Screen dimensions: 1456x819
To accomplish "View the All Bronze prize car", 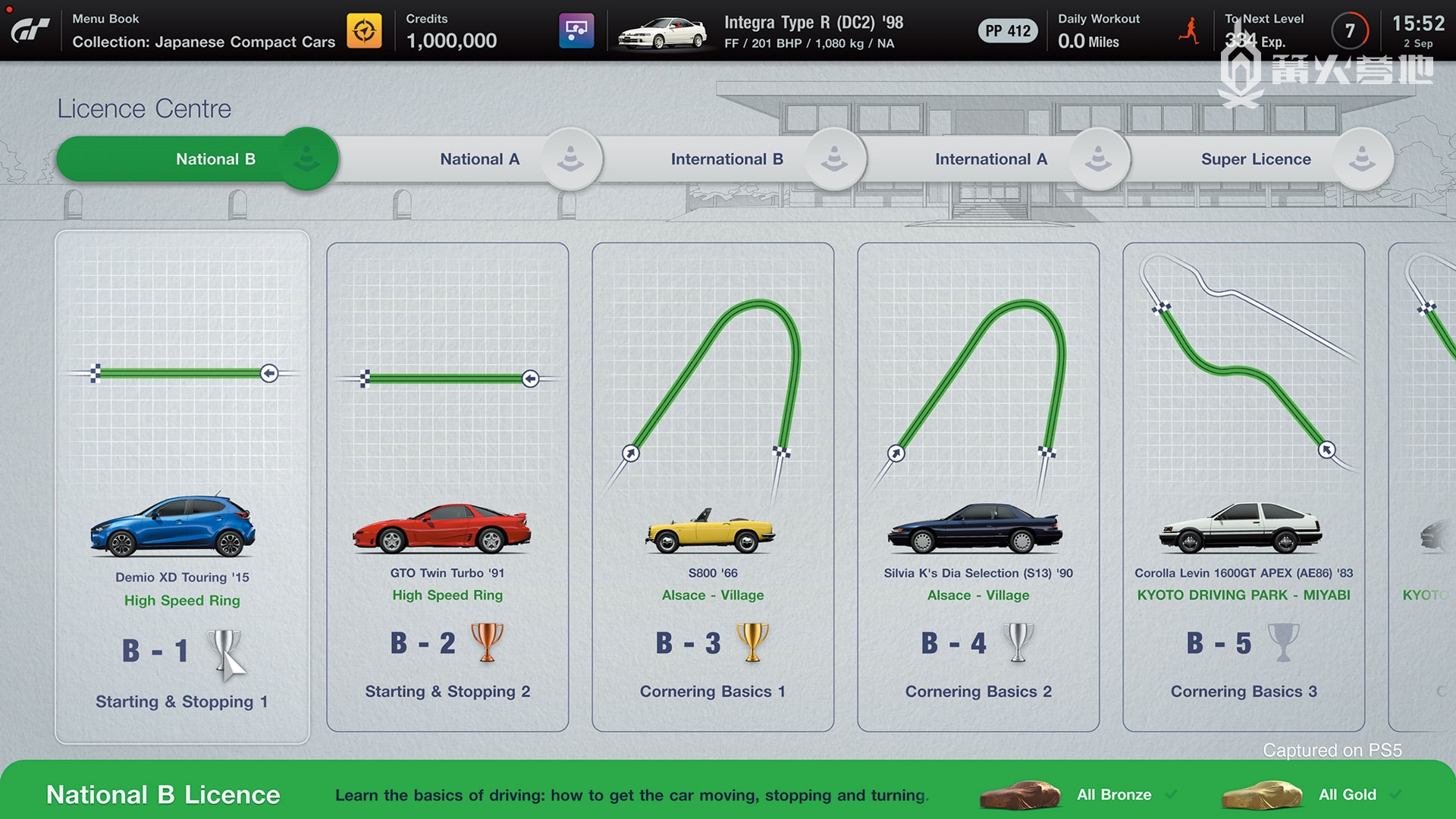I will pyautogui.click(x=1021, y=795).
